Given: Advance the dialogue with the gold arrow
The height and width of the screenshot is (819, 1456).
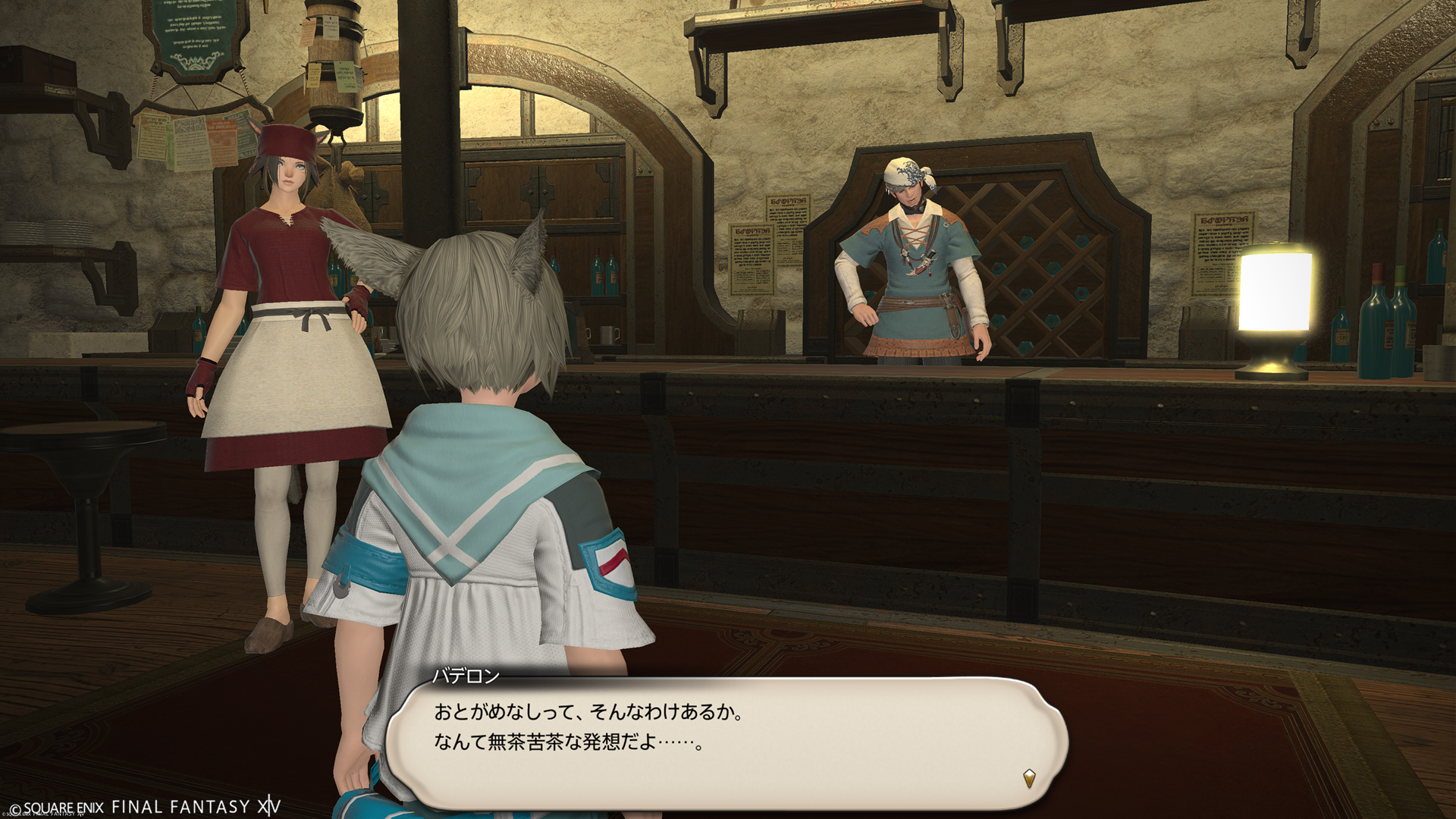Looking at the screenshot, I should 1029,778.
